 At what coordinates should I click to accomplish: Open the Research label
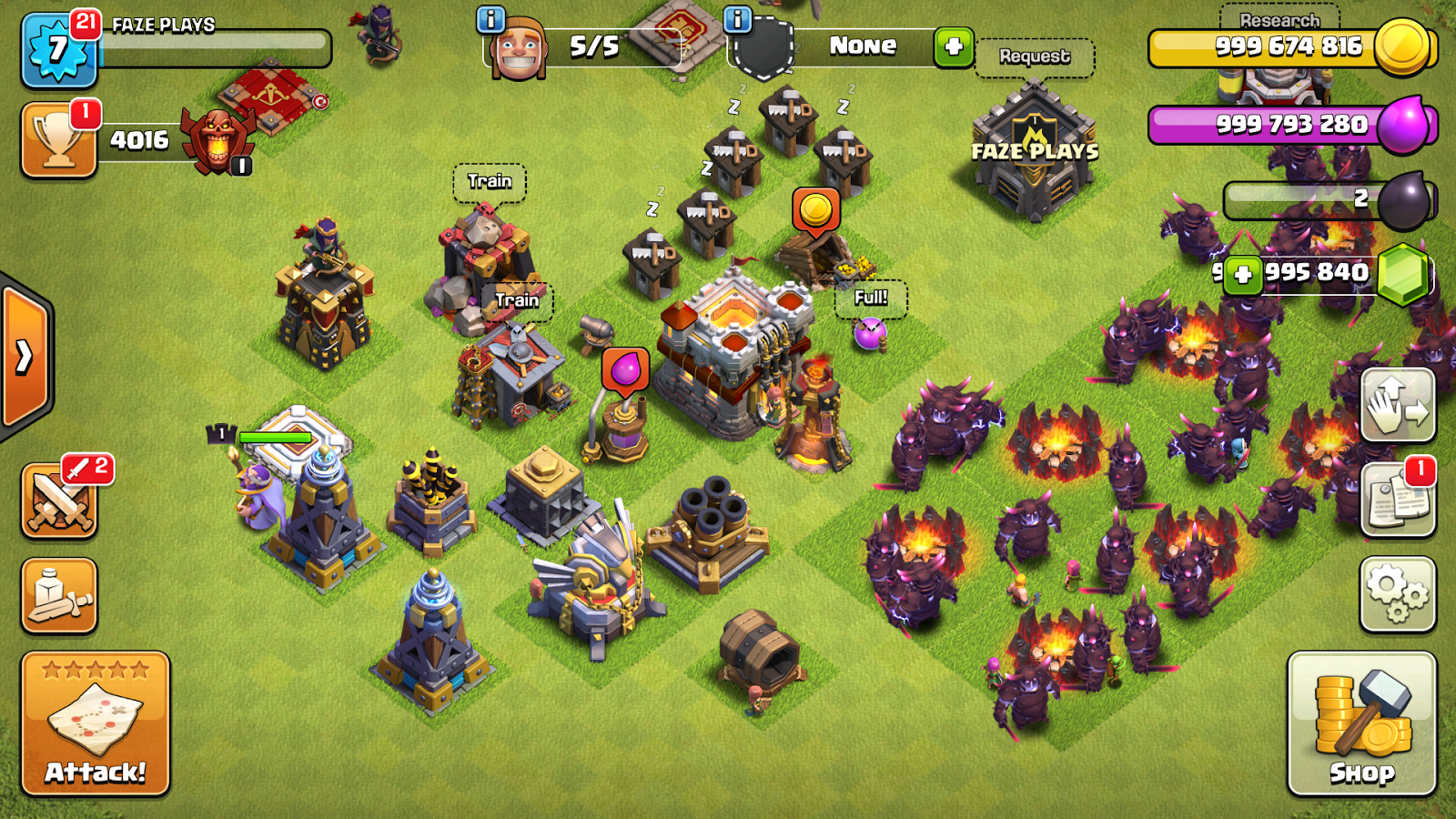click(1279, 20)
